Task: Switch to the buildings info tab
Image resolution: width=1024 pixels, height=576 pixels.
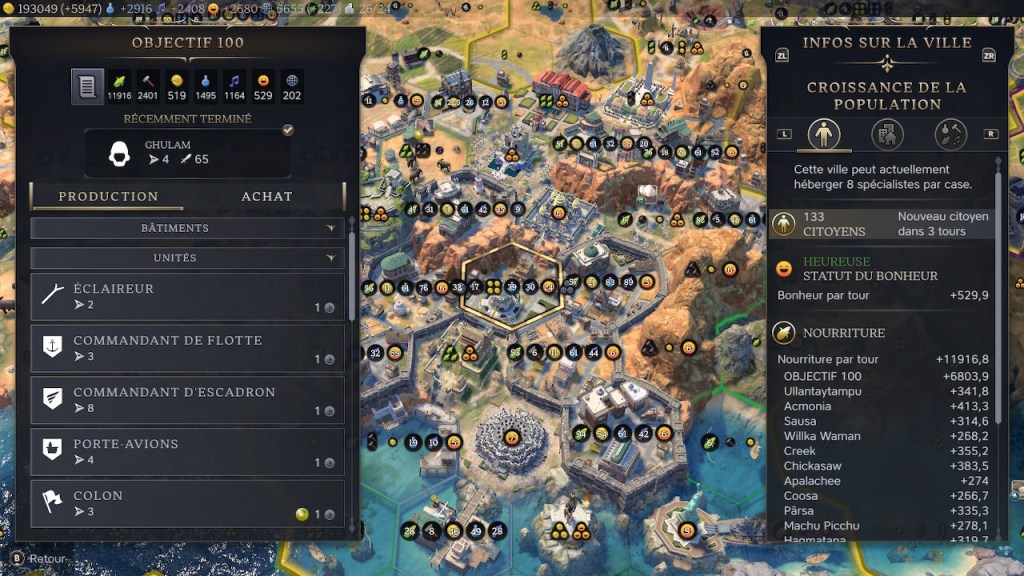Action: click(x=887, y=134)
